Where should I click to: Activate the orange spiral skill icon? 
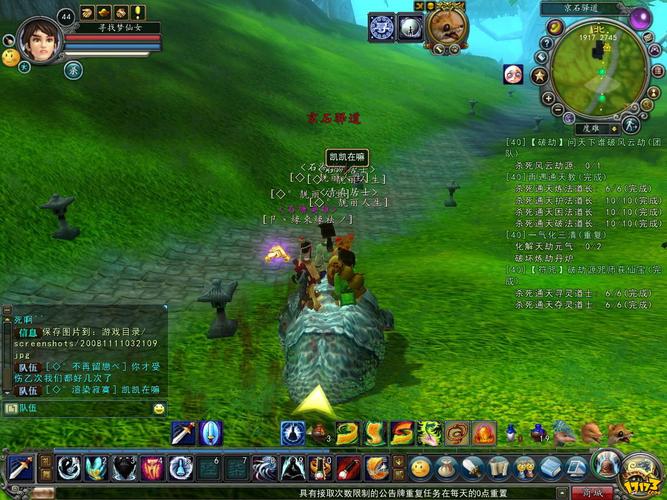point(457,433)
